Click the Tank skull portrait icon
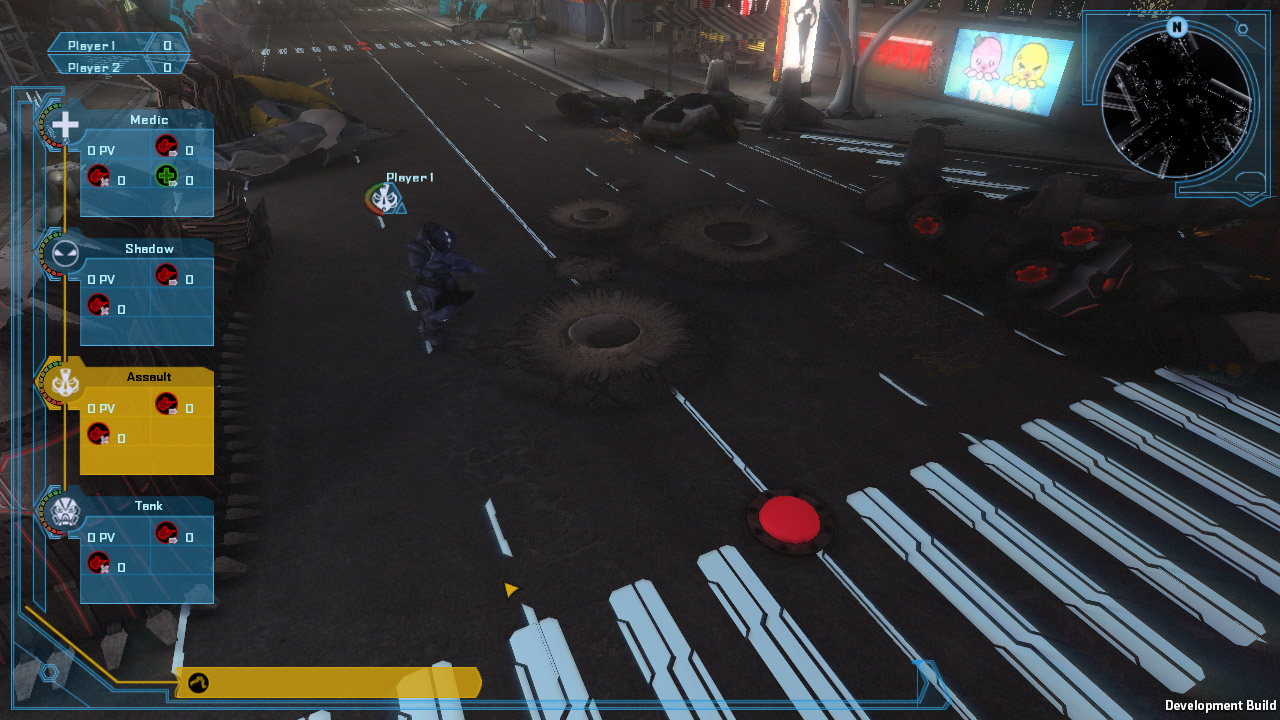This screenshot has width=1280, height=720. coord(65,513)
